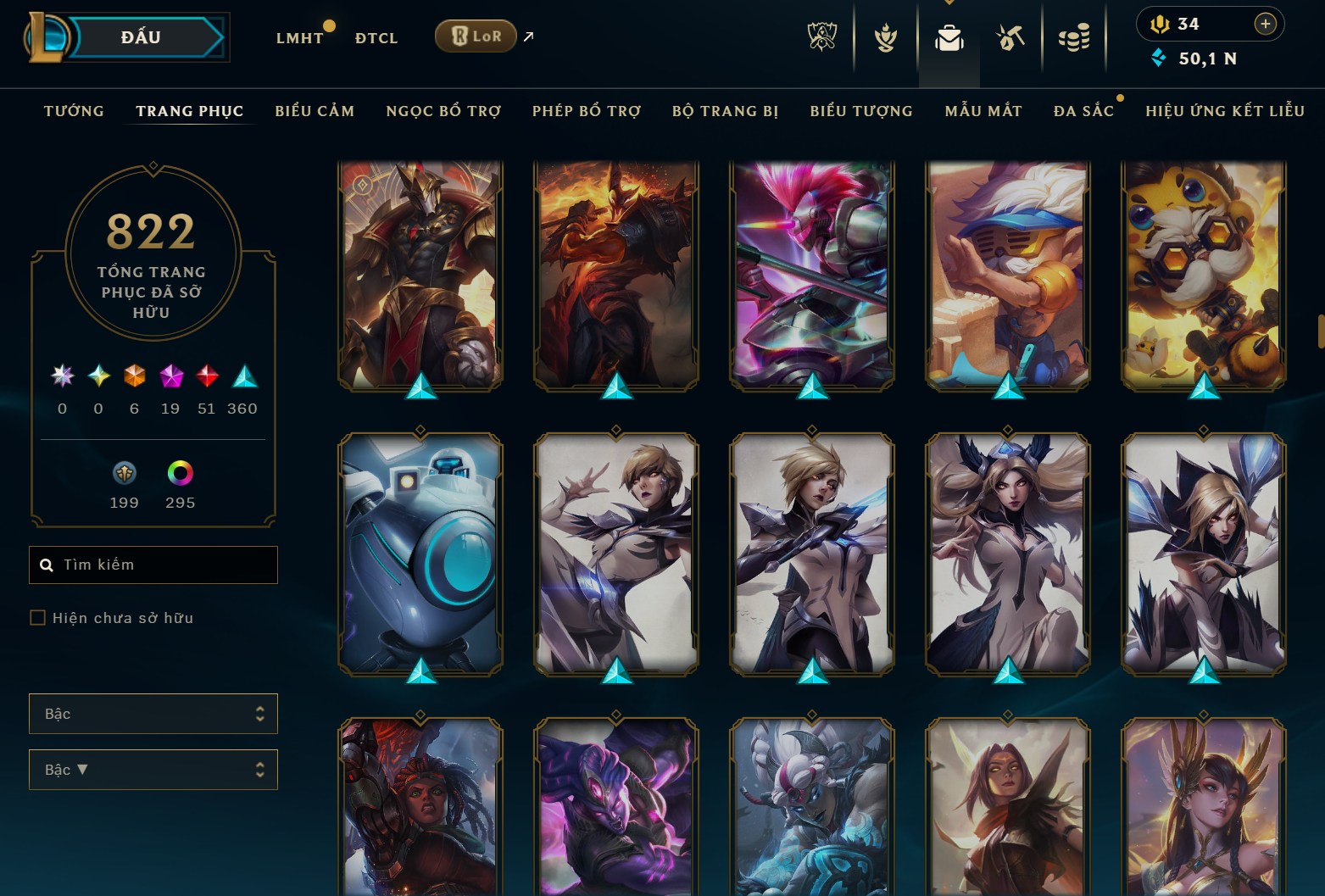1325x896 pixels.
Task: Switch to the BIỂU CẢM tab
Action: click(315, 111)
